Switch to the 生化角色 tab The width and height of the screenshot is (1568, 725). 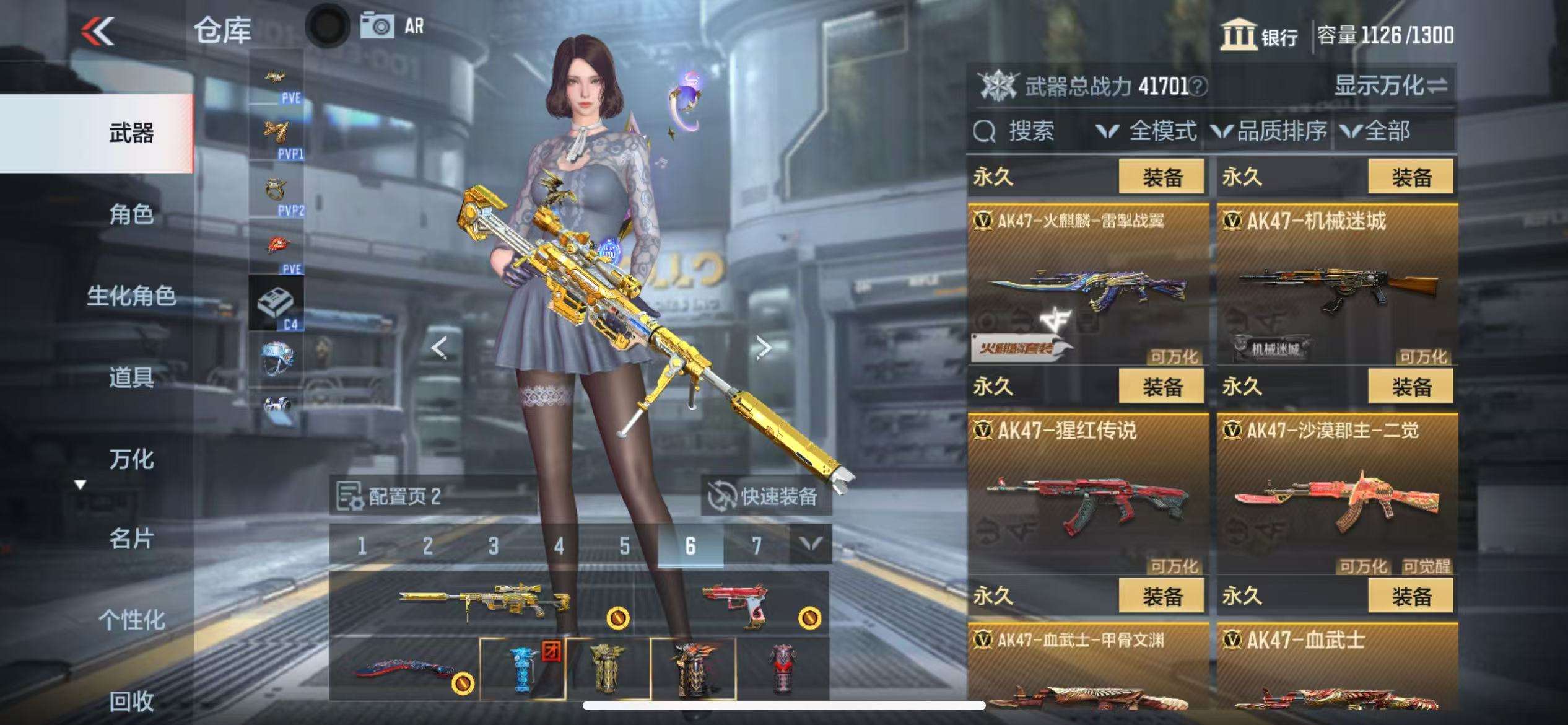131,296
